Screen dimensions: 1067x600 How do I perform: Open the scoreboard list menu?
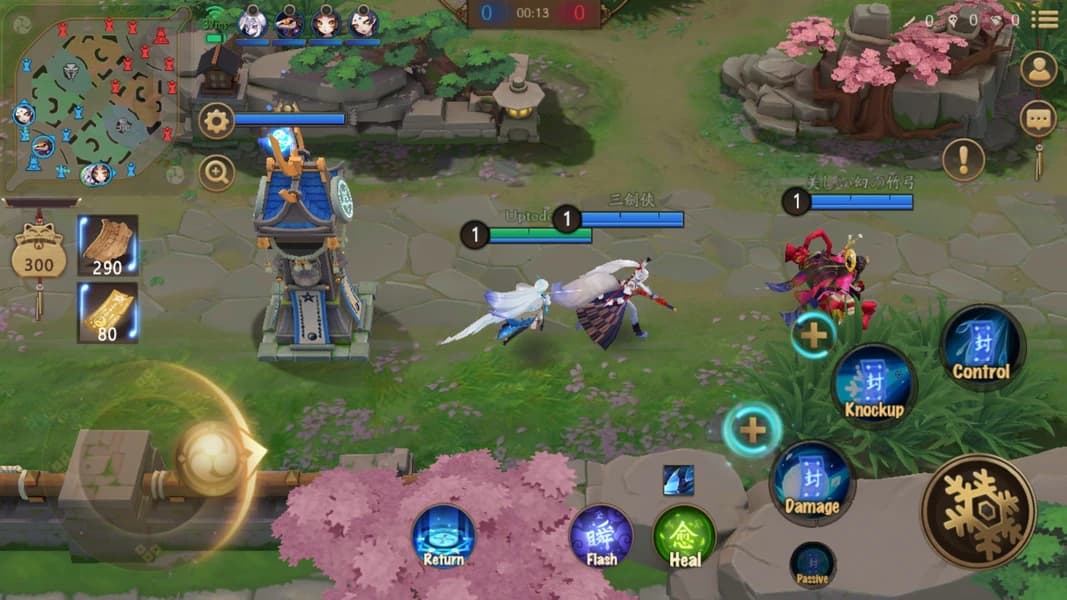click(1045, 19)
